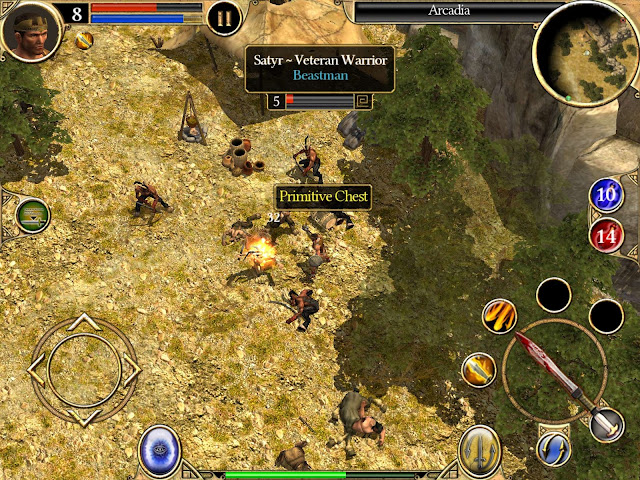Image resolution: width=640 pixels, height=480 pixels.
Task: Activate the flame claw skill icon
Action: [498, 317]
